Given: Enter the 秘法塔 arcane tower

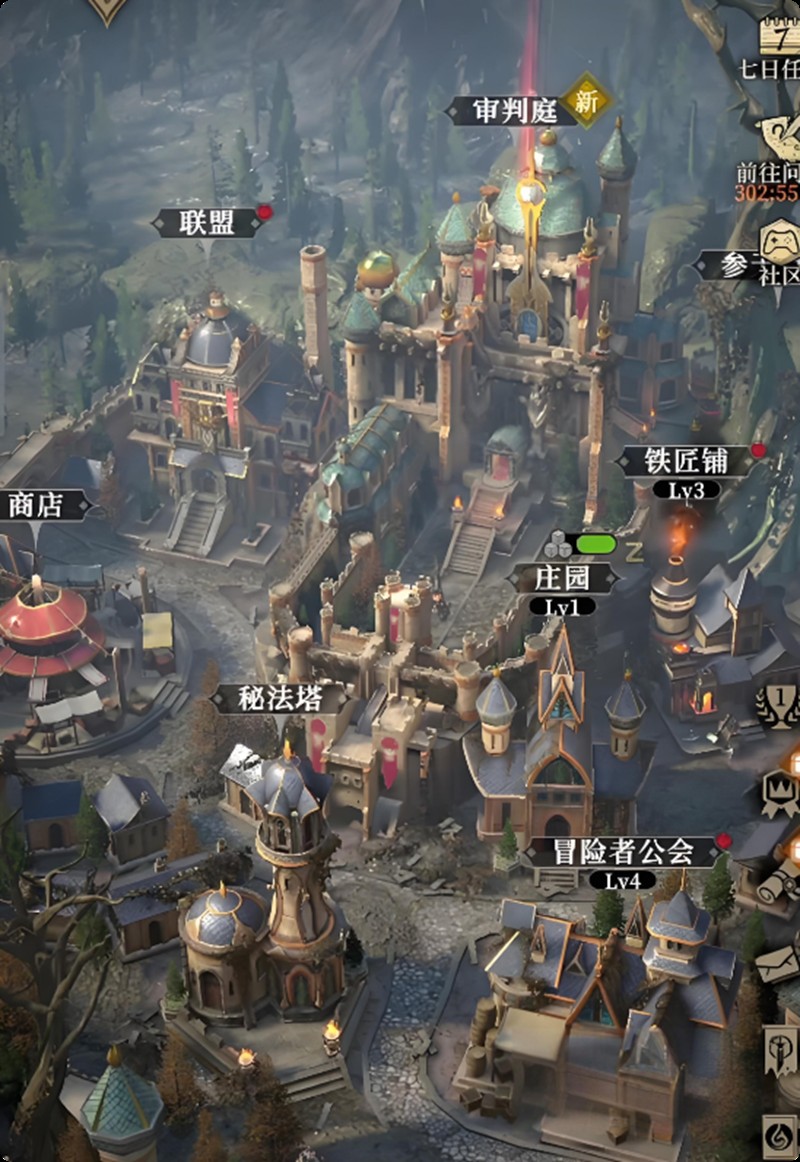Looking at the screenshot, I should pyautogui.click(x=281, y=699).
